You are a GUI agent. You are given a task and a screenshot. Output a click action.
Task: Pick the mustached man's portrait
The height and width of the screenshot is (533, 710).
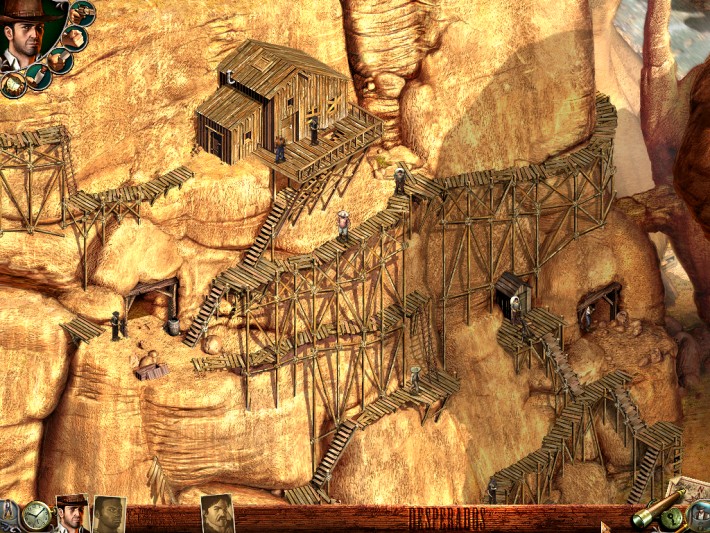click(217, 514)
